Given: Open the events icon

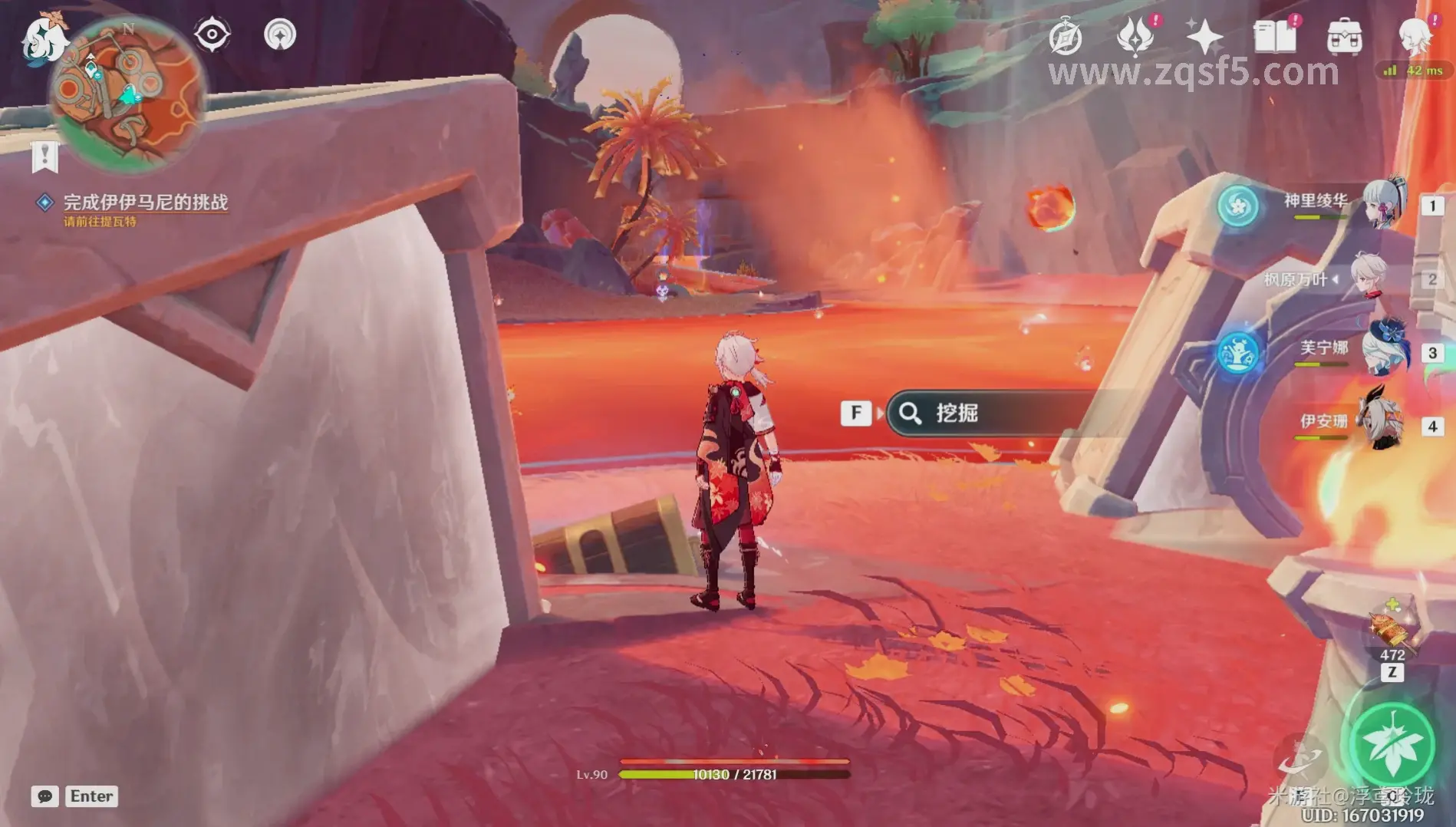Looking at the screenshot, I should point(1135,37).
